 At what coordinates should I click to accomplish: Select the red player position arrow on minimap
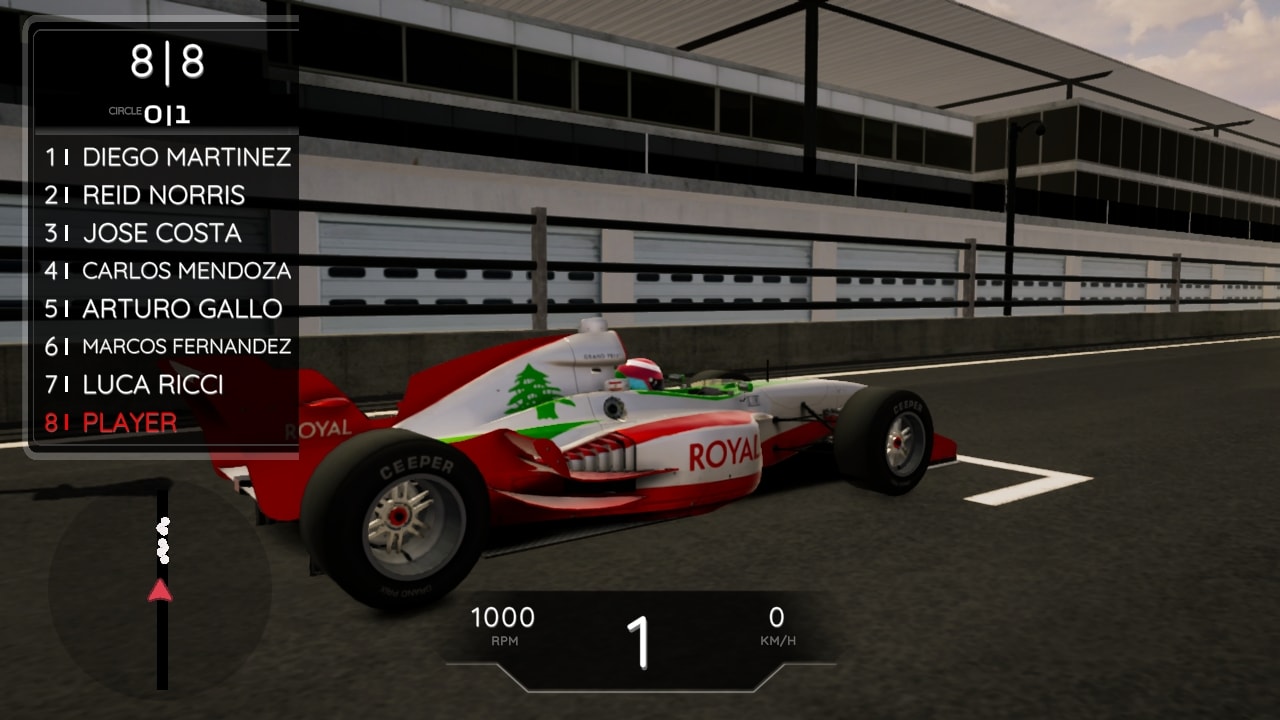160,589
